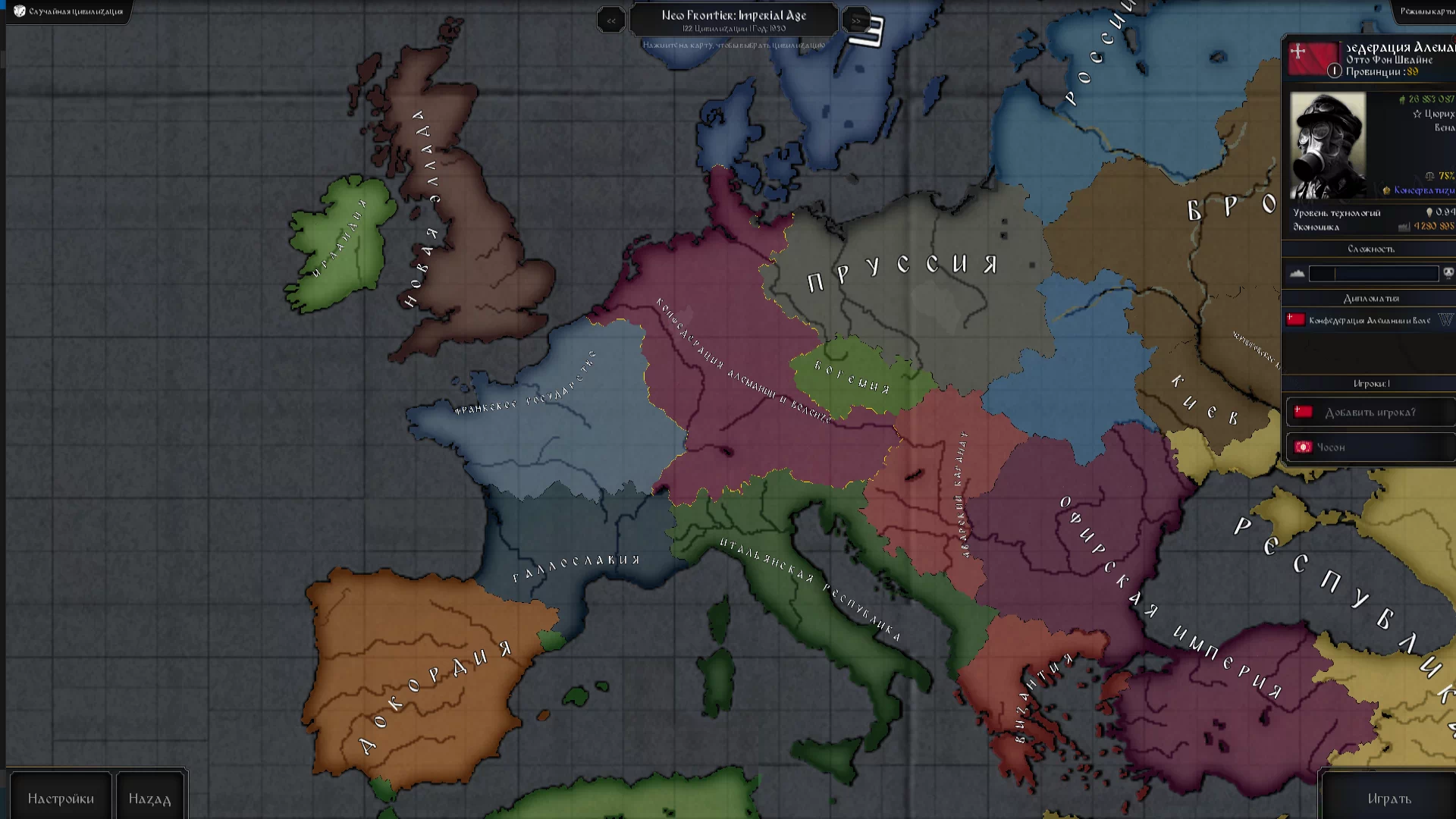Switch to the next scenario with the >> arrow
This screenshot has width=1456, height=819.
click(855, 20)
